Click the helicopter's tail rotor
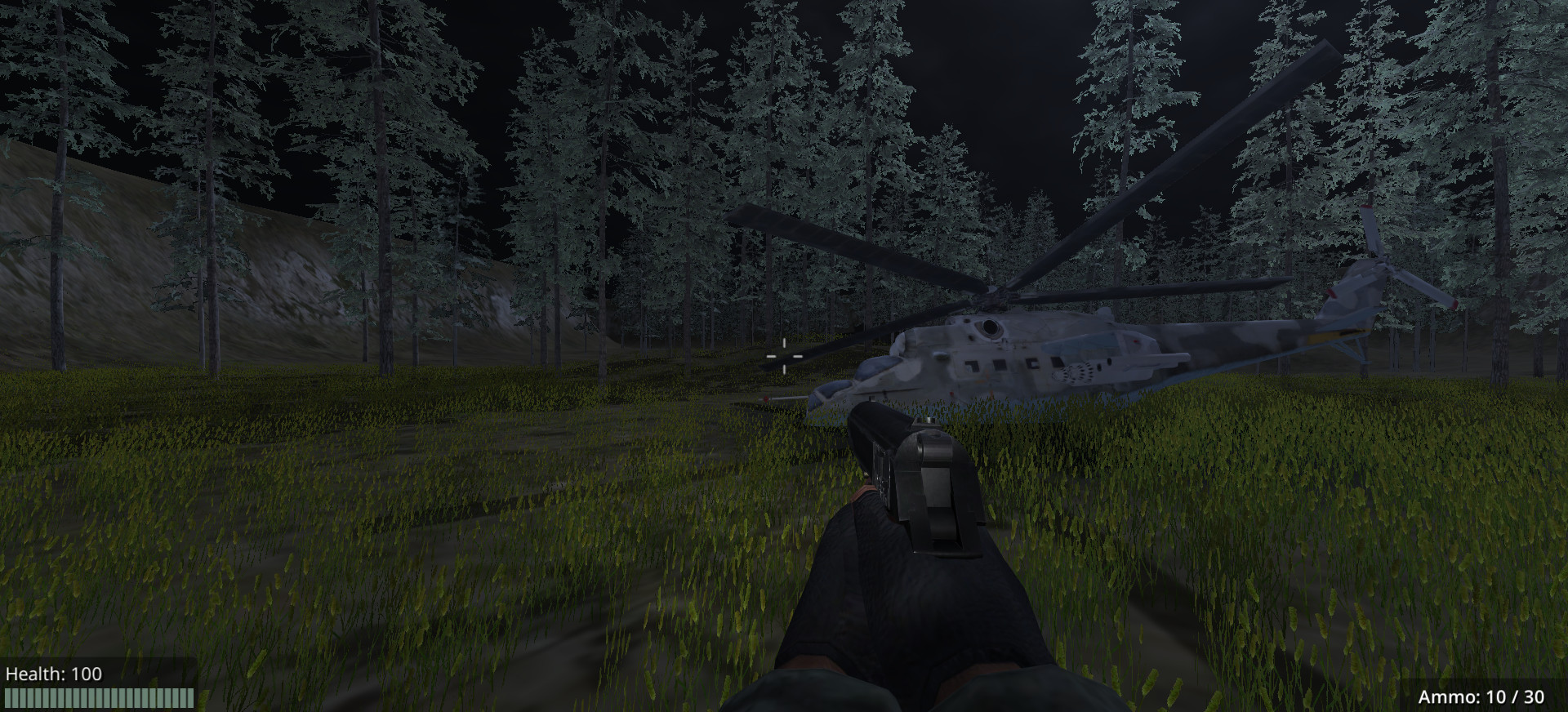The width and height of the screenshot is (1568, 712). point(1385,263)
